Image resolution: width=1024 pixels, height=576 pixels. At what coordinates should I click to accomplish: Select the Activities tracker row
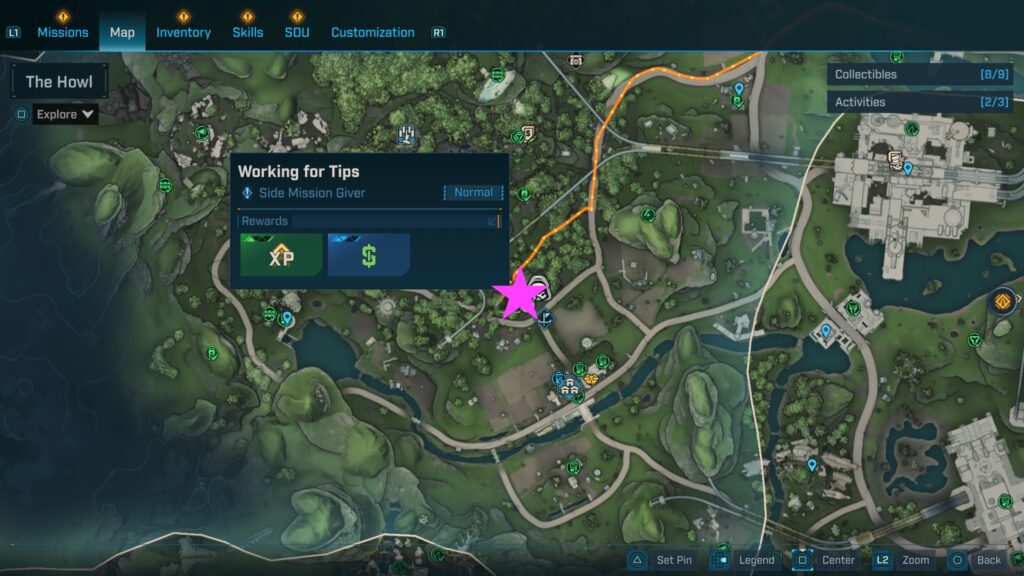(x=919, y=102)
